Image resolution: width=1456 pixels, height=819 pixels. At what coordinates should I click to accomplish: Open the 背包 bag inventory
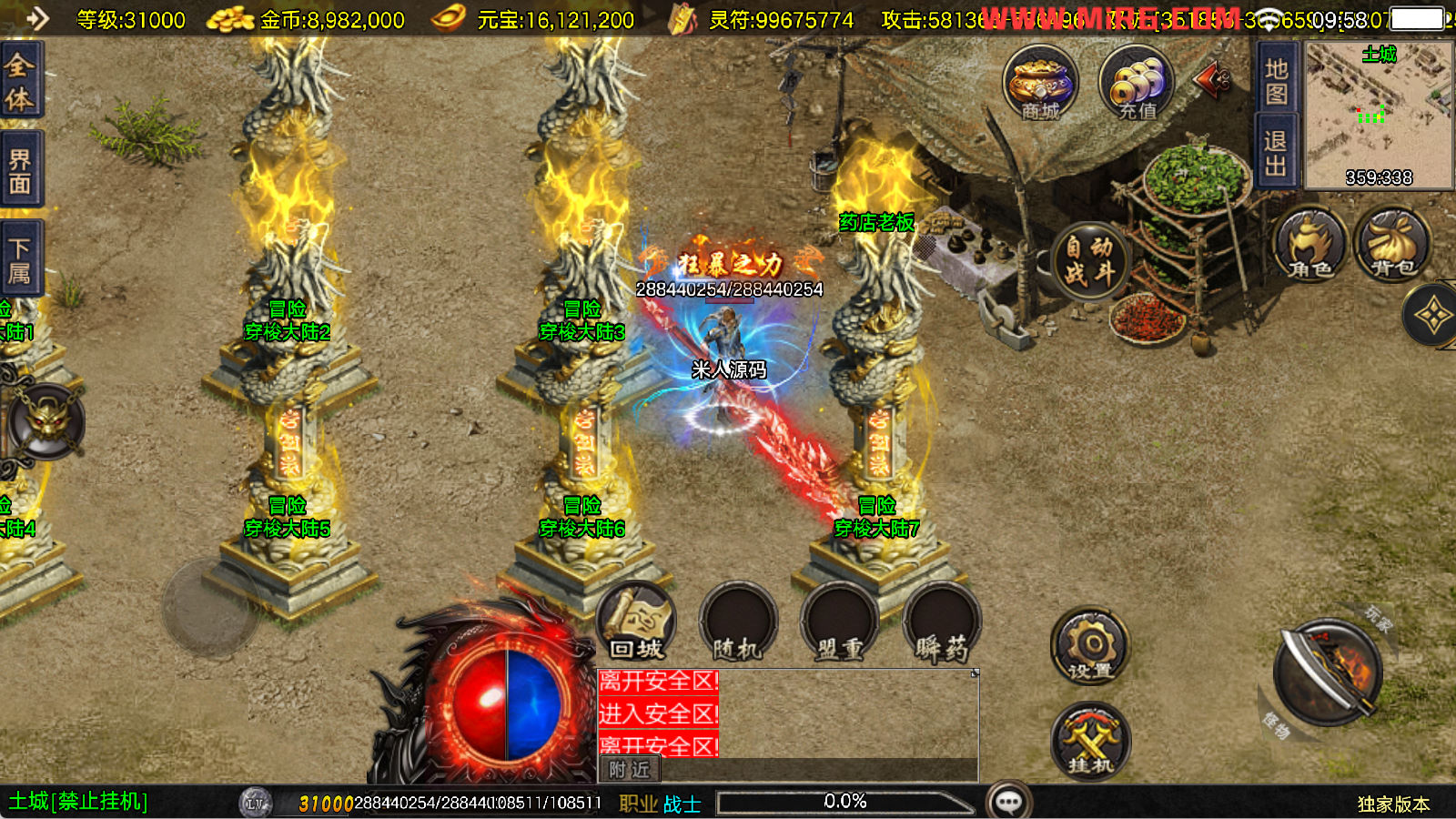pyautogui.click(x=1392, y=246)
